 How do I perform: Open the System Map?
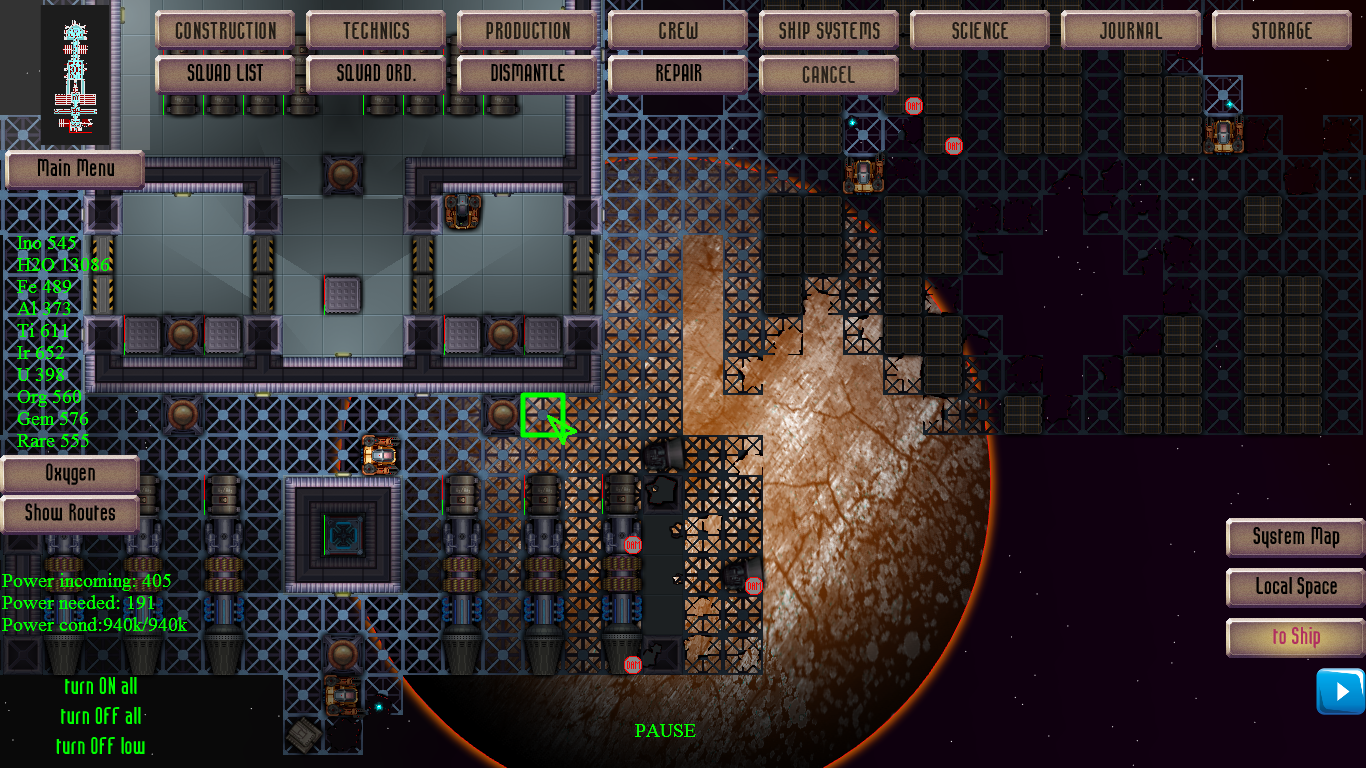[1296, 537]
